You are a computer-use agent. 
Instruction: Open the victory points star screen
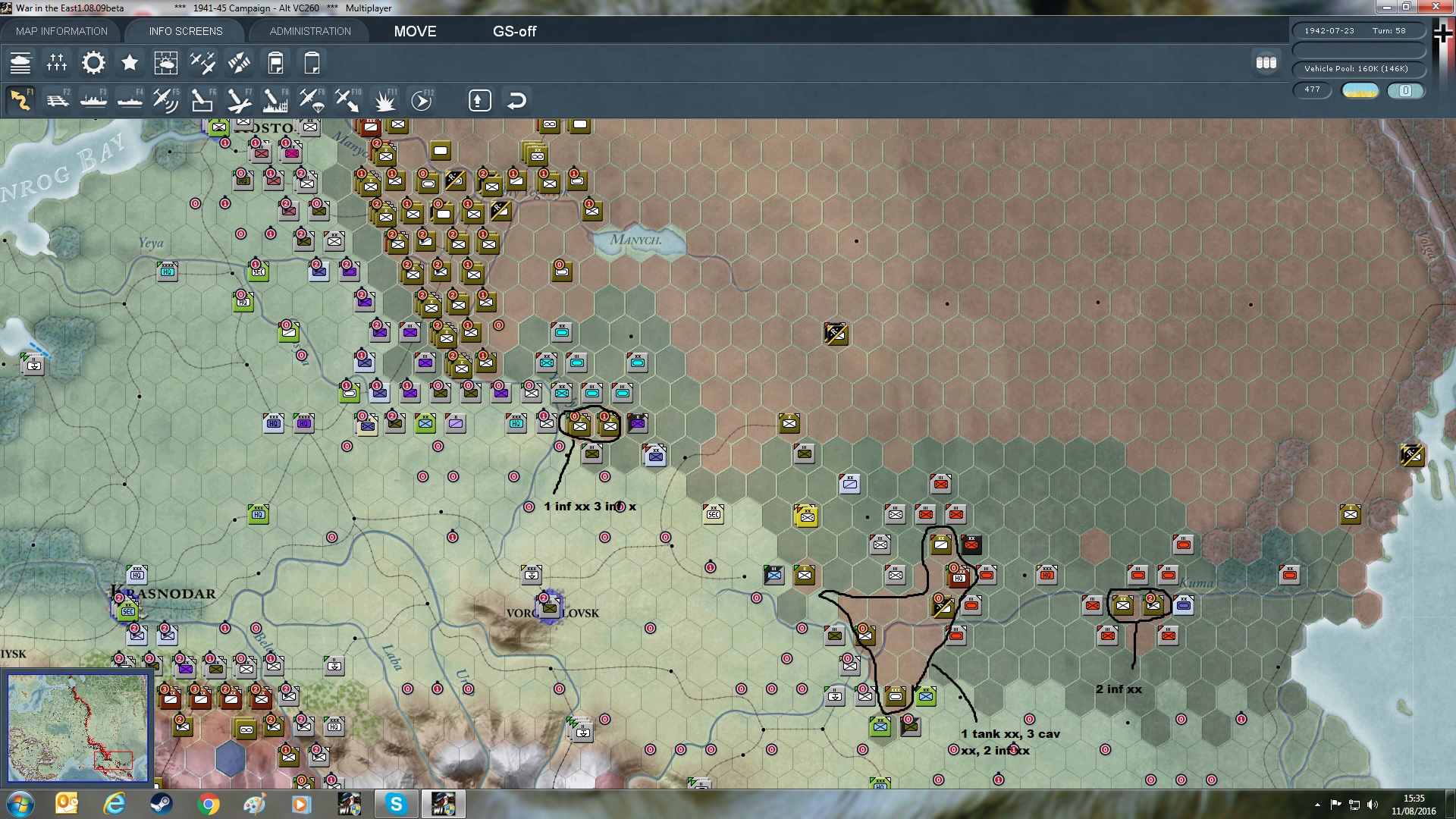(x=129, y=62)
